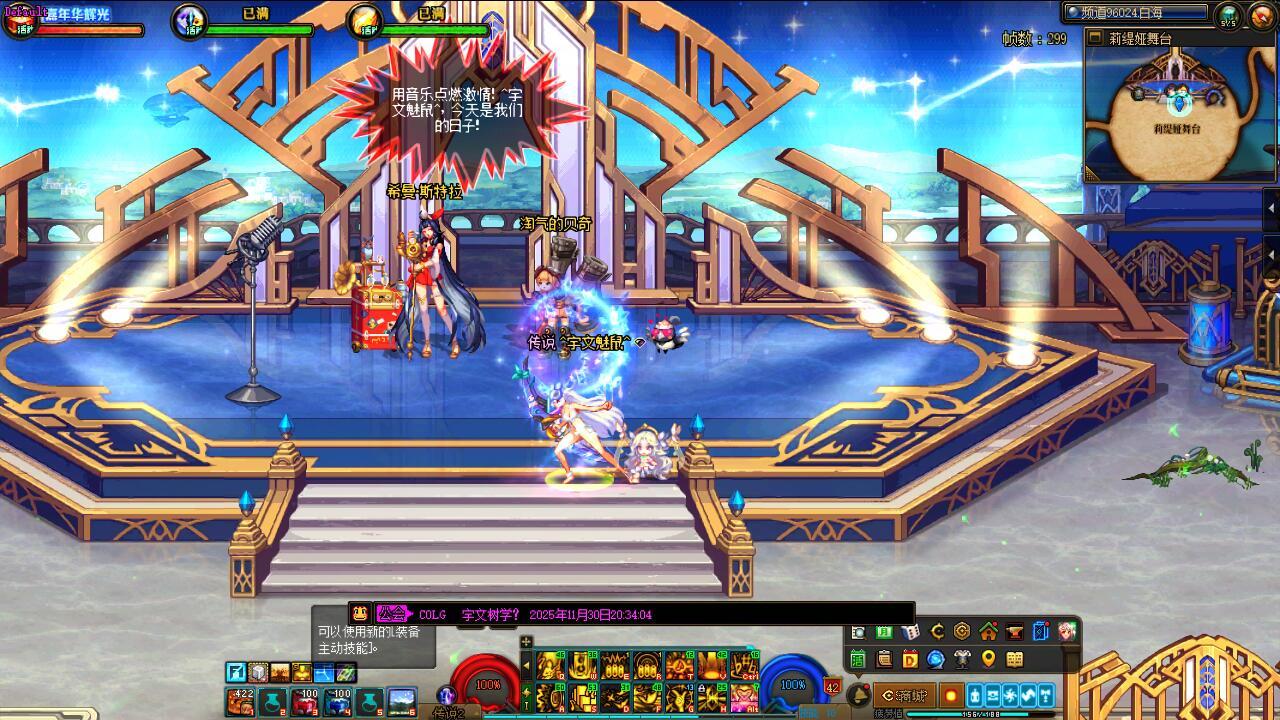Click the white dice icon
1280x720 pixels.
click(x=910, y=632)
